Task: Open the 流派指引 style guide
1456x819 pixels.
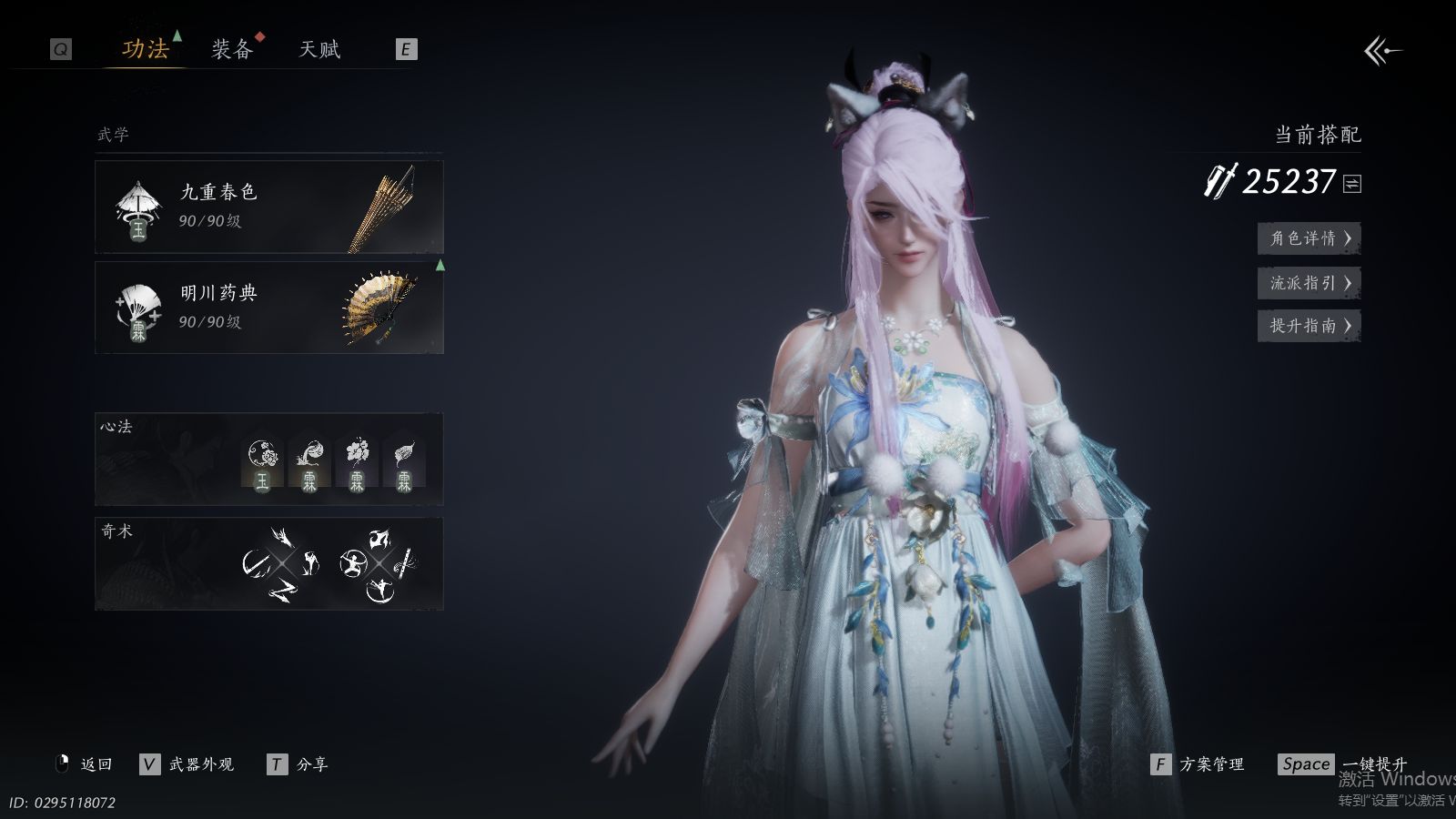Action: 1309,283
